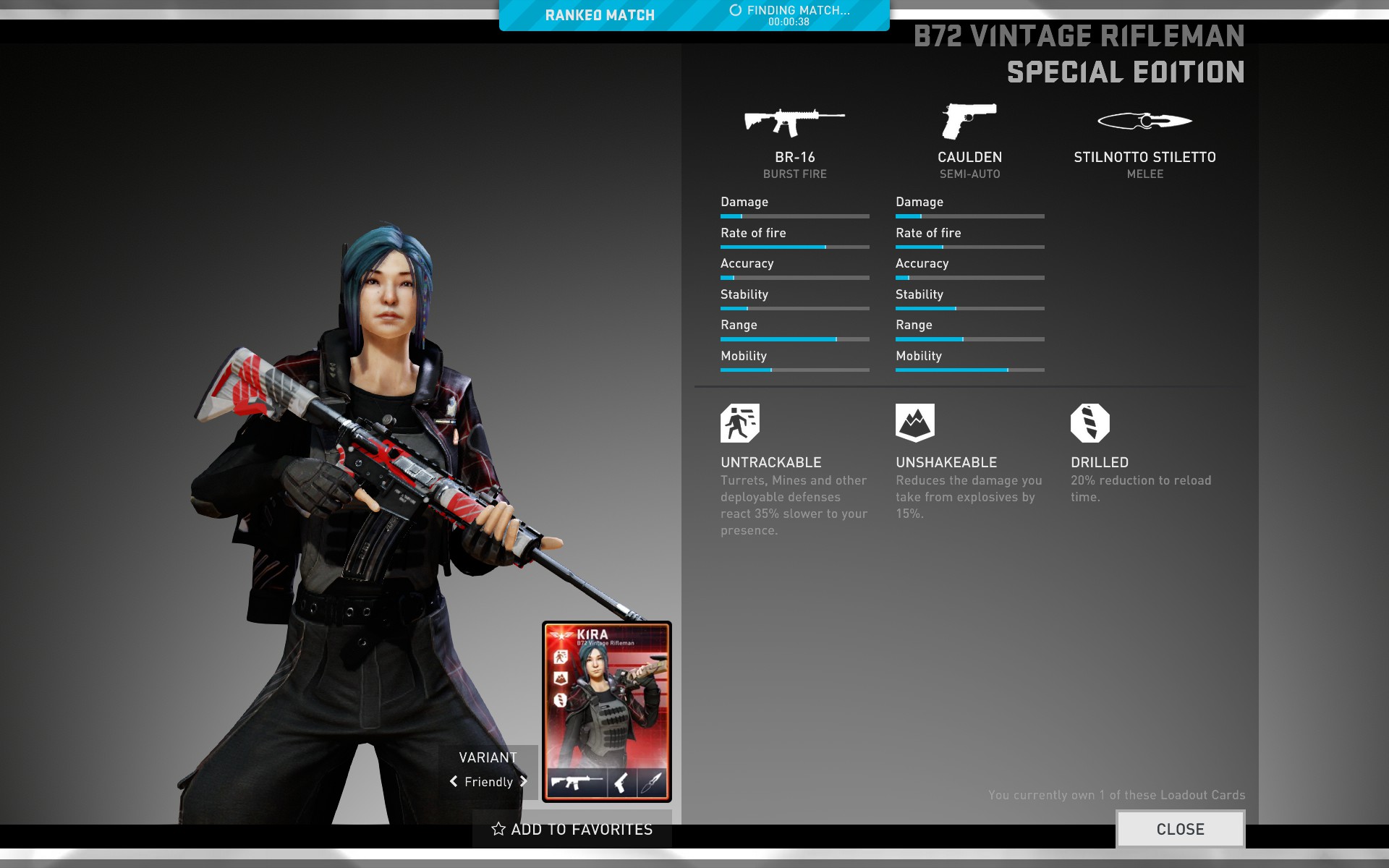
Task: Select the BR-16 rifle icon
Action: 794,122
